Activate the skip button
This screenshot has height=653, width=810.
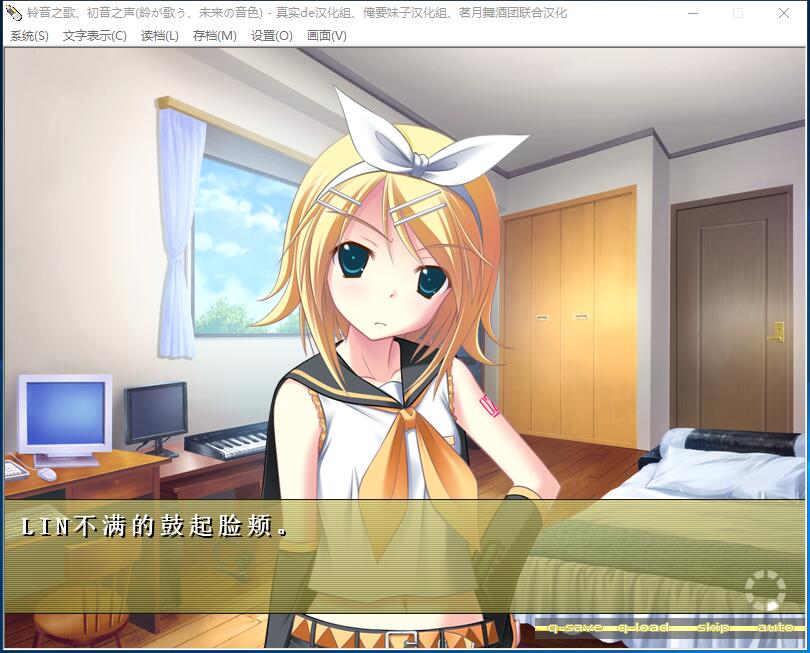click(x=713, y=627)
